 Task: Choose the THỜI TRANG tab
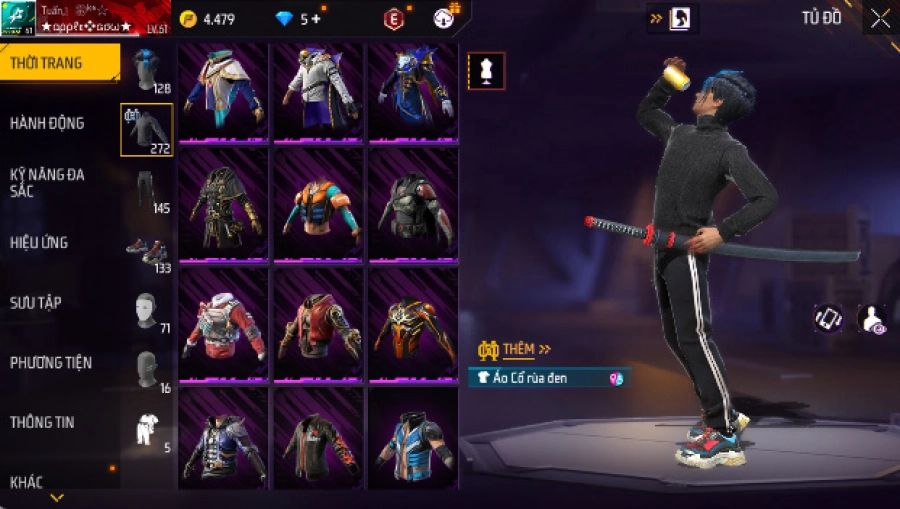point(46,63)
